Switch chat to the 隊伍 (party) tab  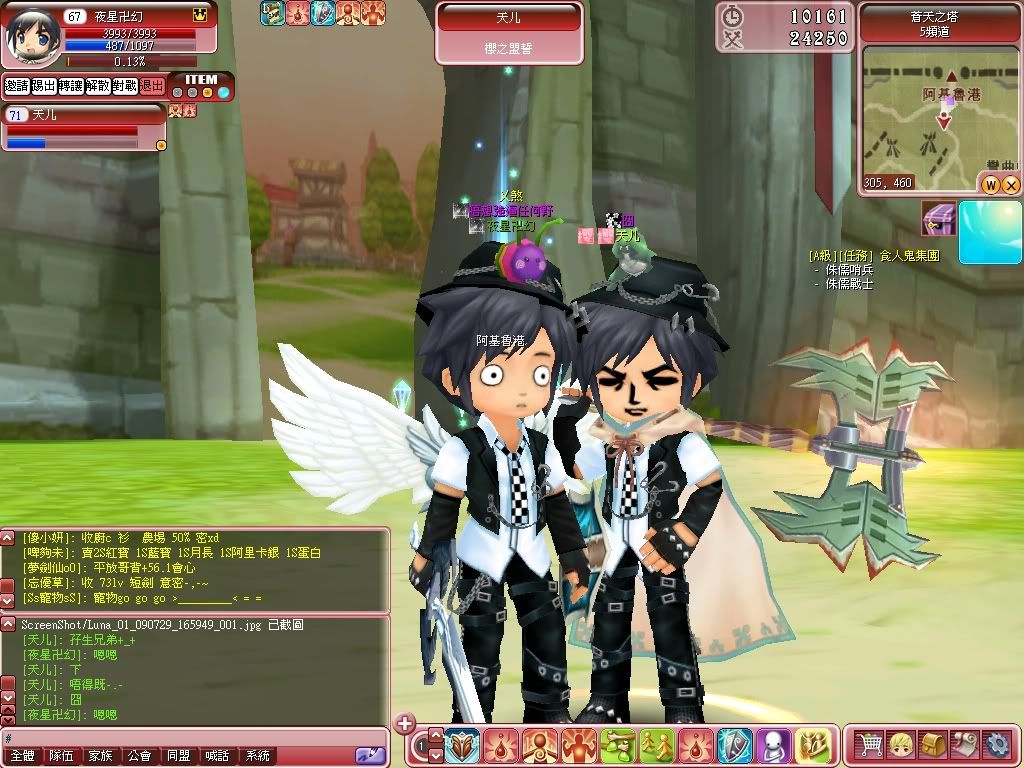coord(62,757)
